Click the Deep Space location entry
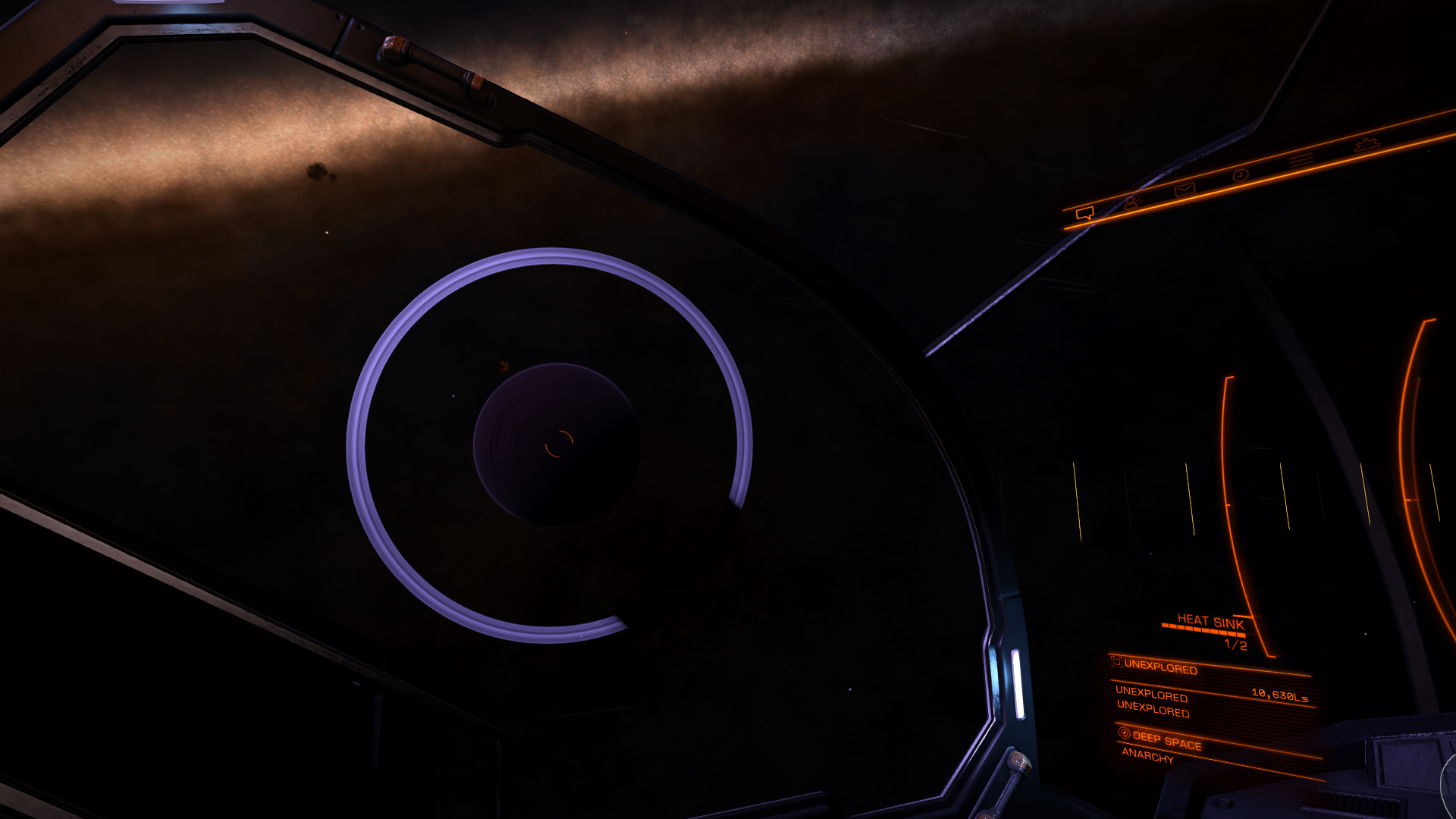 1166,739
